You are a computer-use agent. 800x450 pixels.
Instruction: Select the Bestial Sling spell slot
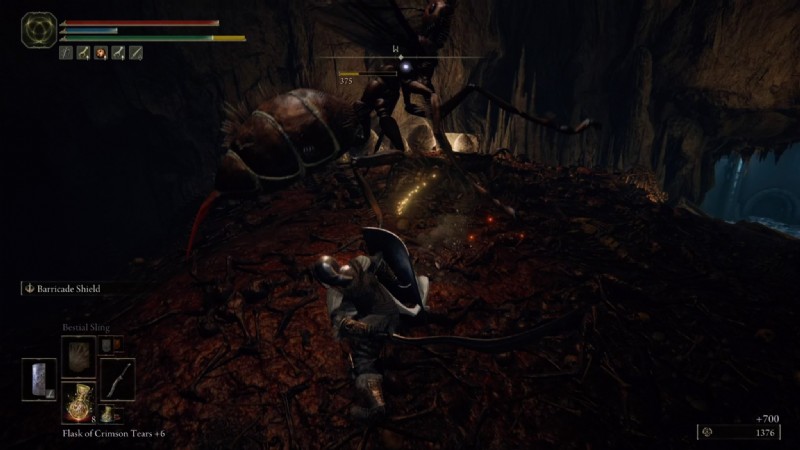coord(78,355)
